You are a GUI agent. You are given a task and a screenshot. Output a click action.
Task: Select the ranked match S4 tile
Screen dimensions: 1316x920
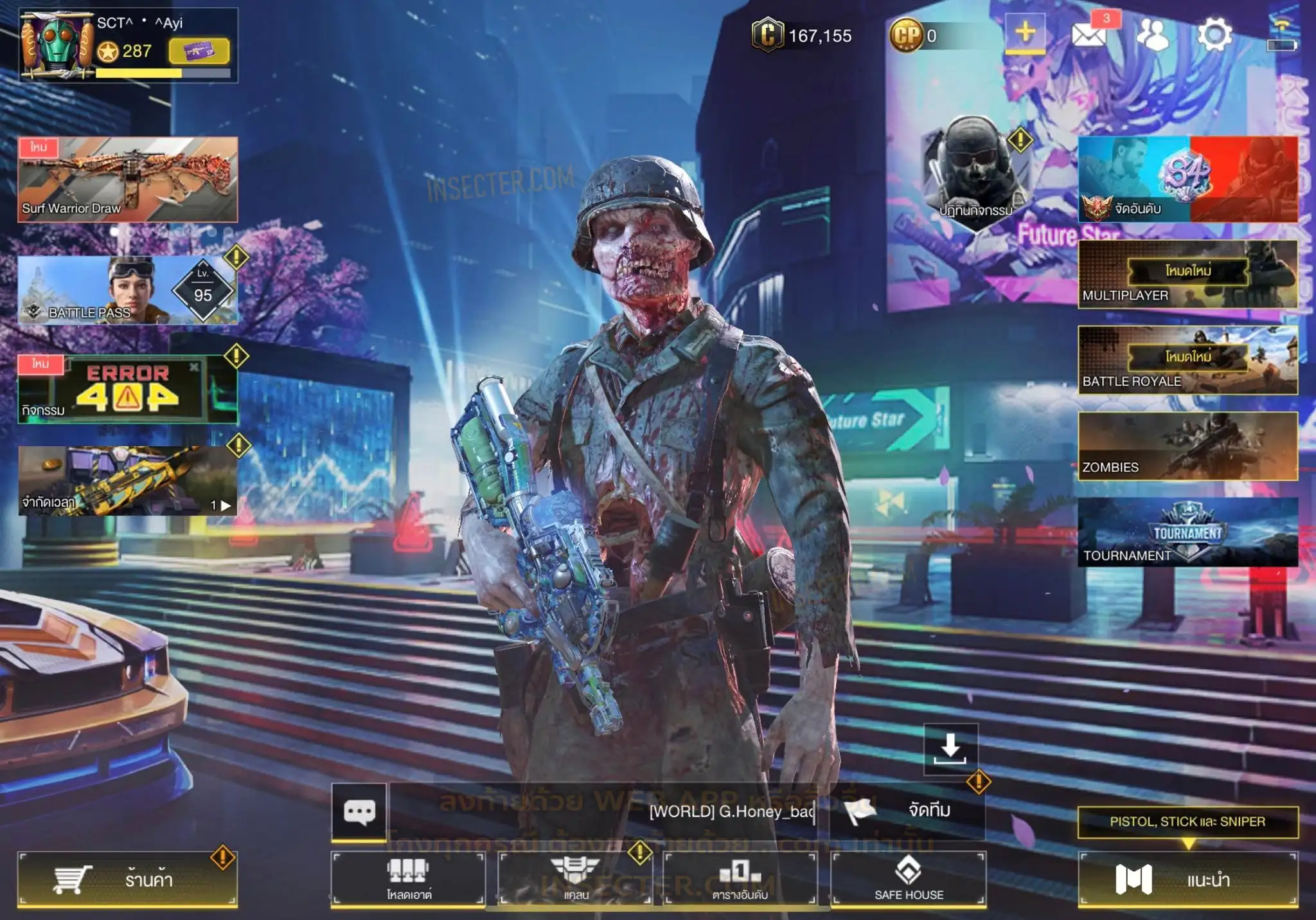[x=1187, y=179]
